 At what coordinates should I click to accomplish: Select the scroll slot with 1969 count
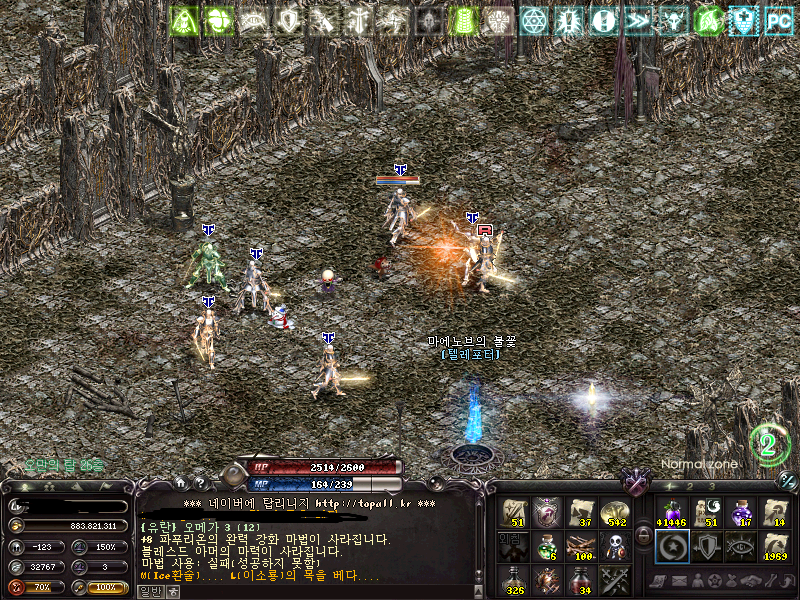point(775,546)
